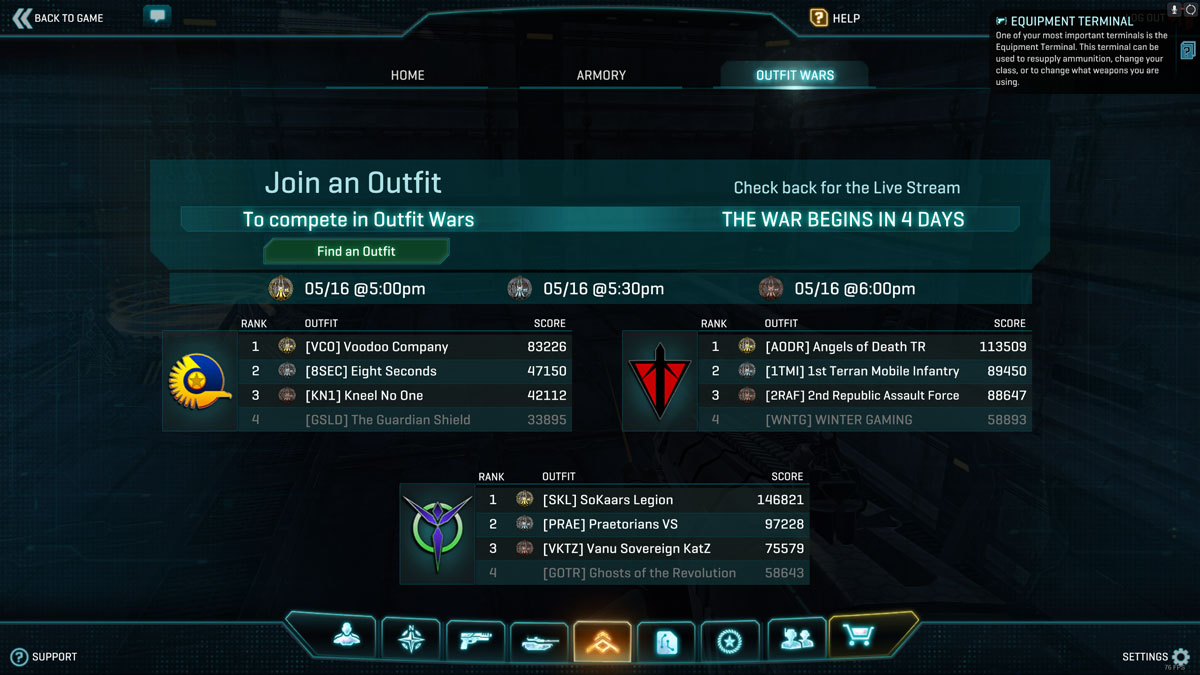Viewport: 1200px width, 675px height.
Task: Select the Outfit Wars tab
Action: [x=794, y=75]
